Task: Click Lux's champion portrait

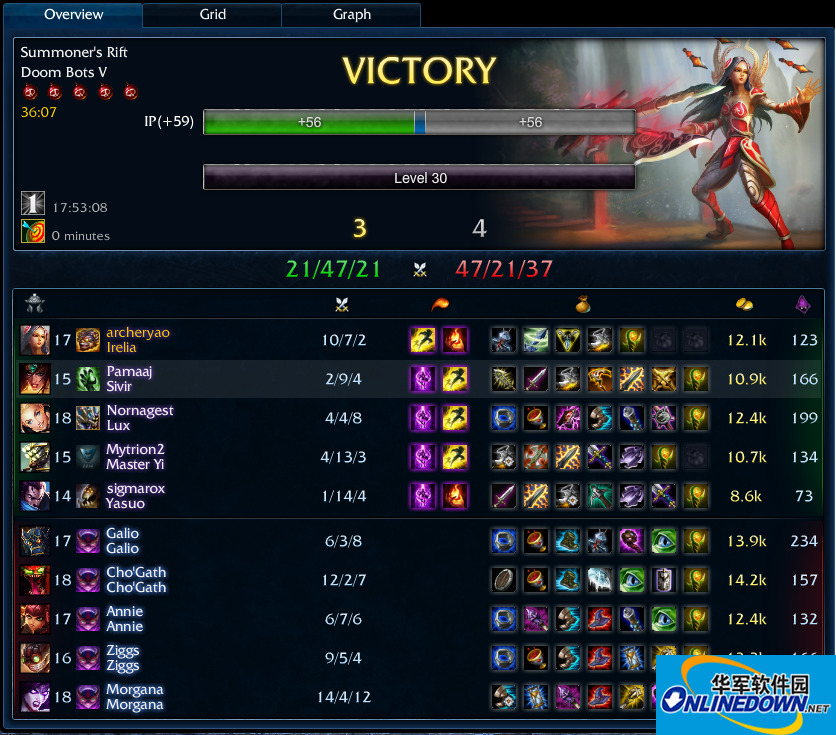Action: (34, 418)
